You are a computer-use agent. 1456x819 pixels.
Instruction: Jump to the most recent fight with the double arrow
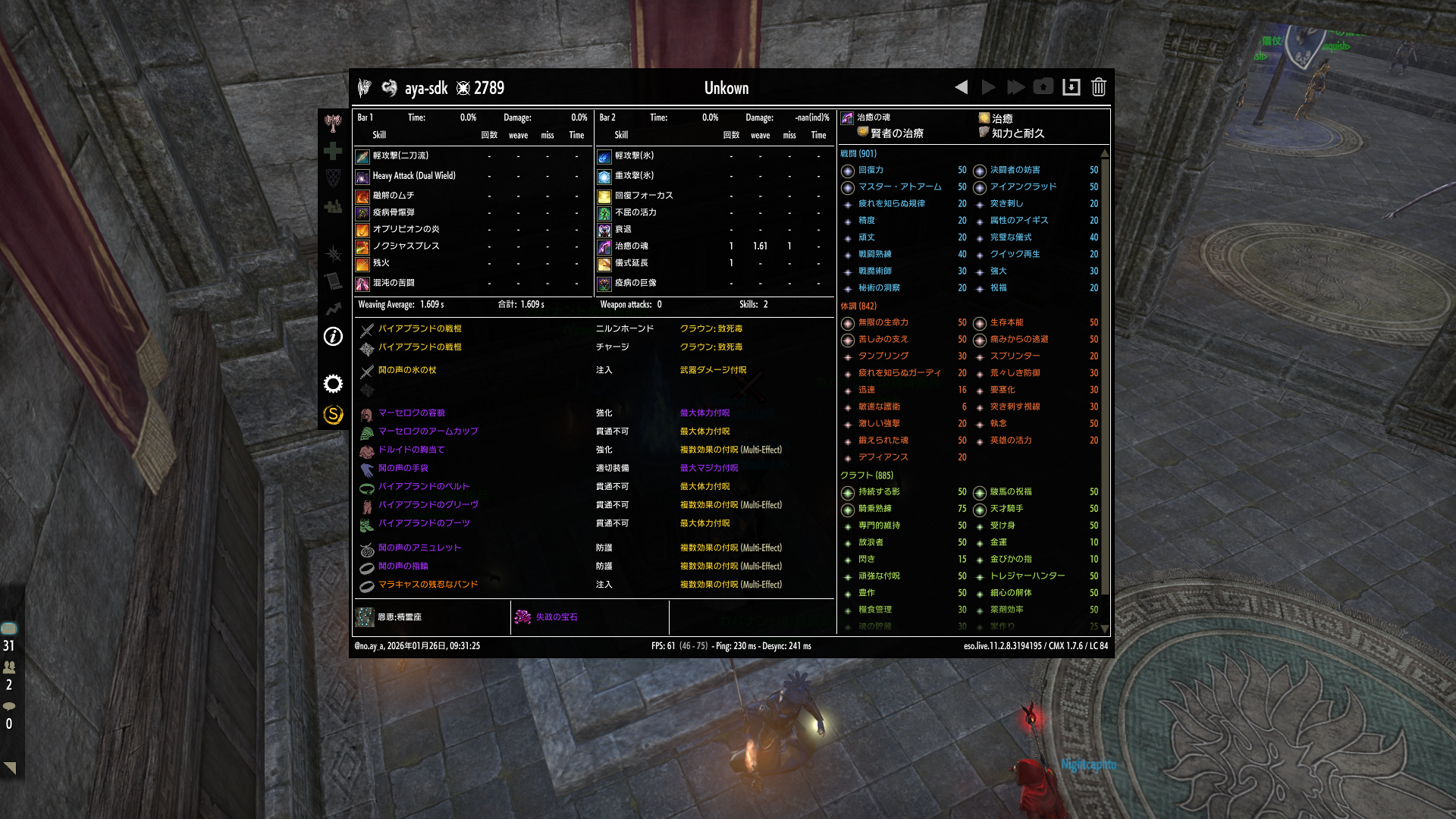(1015, 87)
